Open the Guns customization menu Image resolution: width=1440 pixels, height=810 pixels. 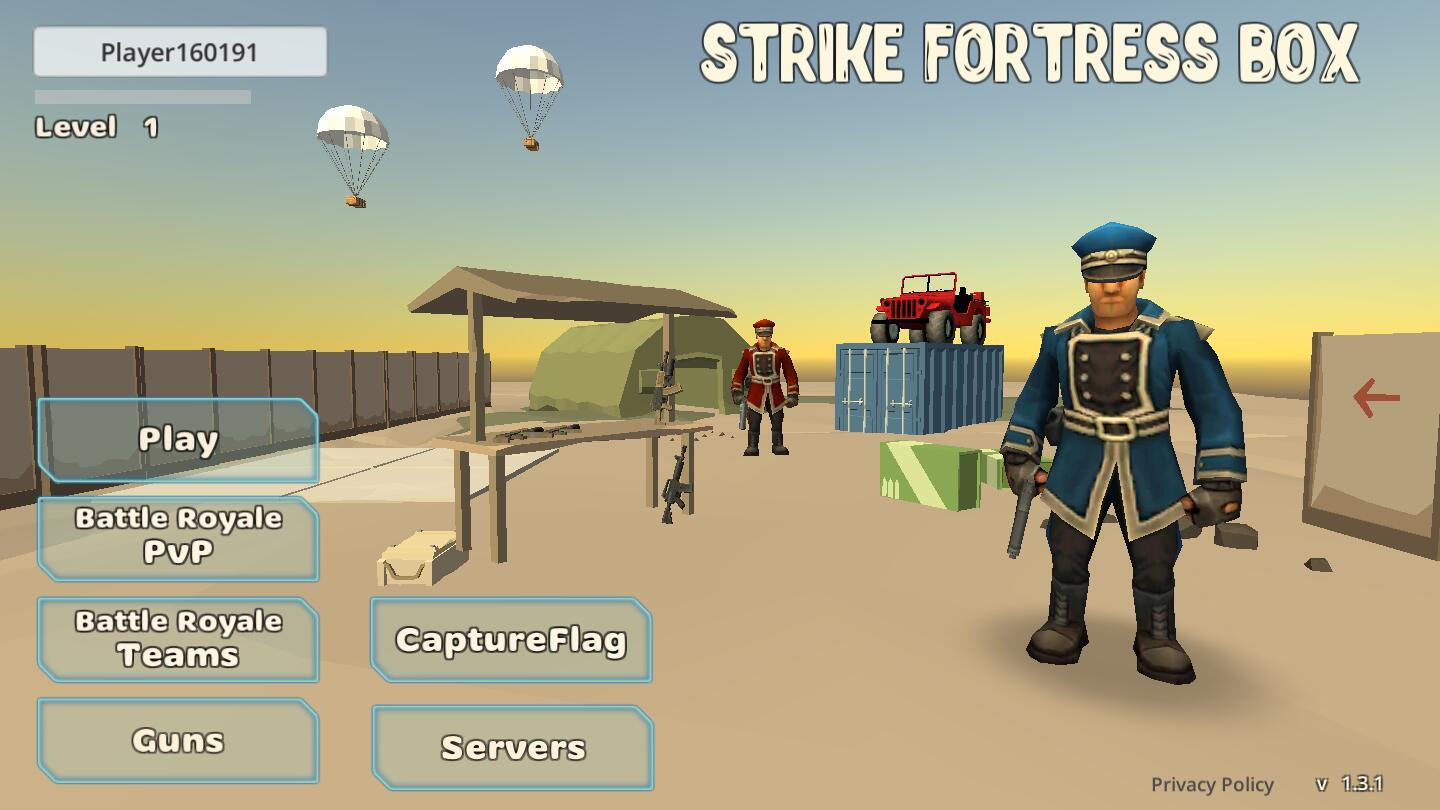coord(177,739)
